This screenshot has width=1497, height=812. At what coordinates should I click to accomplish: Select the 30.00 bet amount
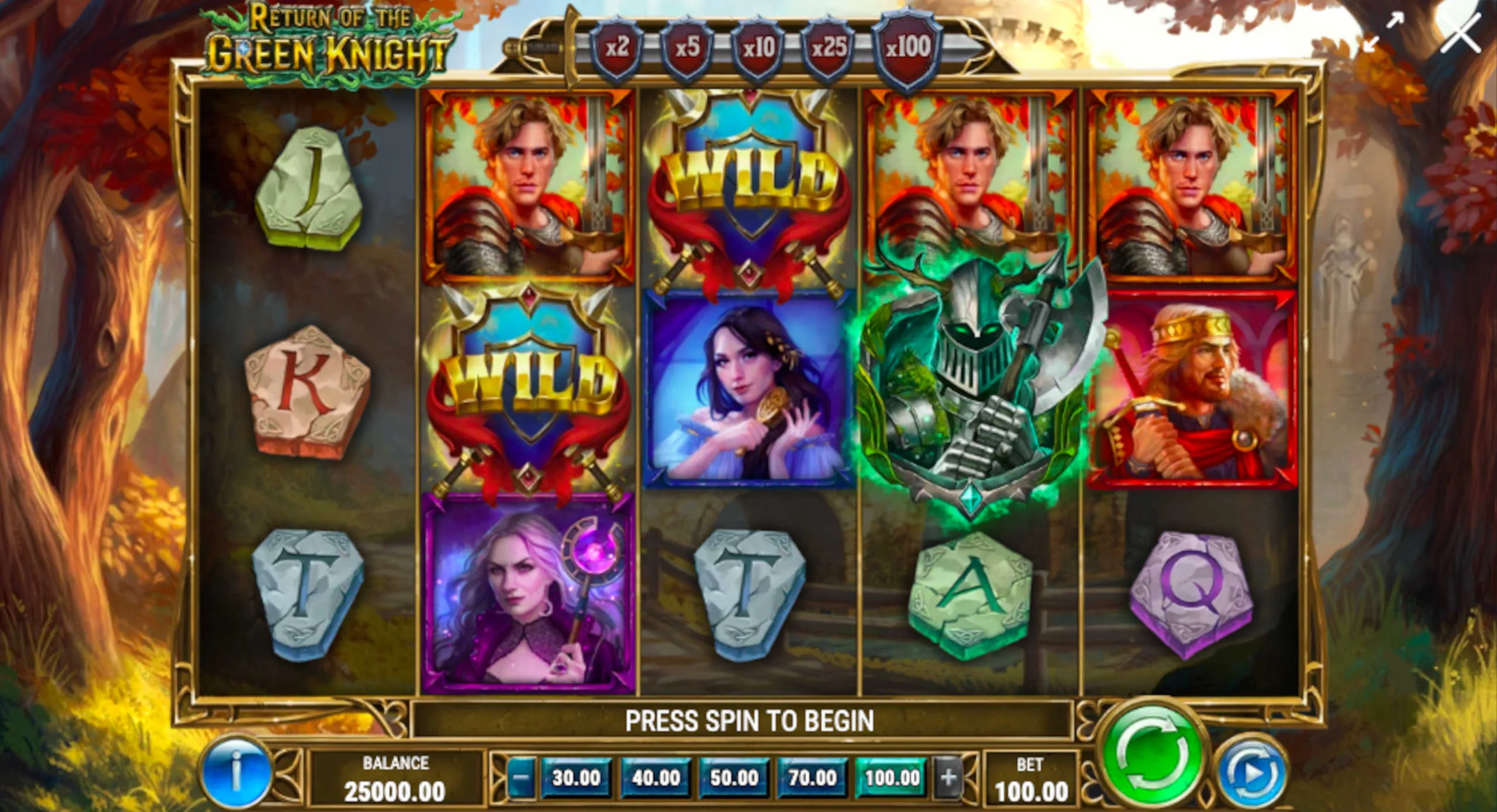pyautogui.click(x=576, y=778)
